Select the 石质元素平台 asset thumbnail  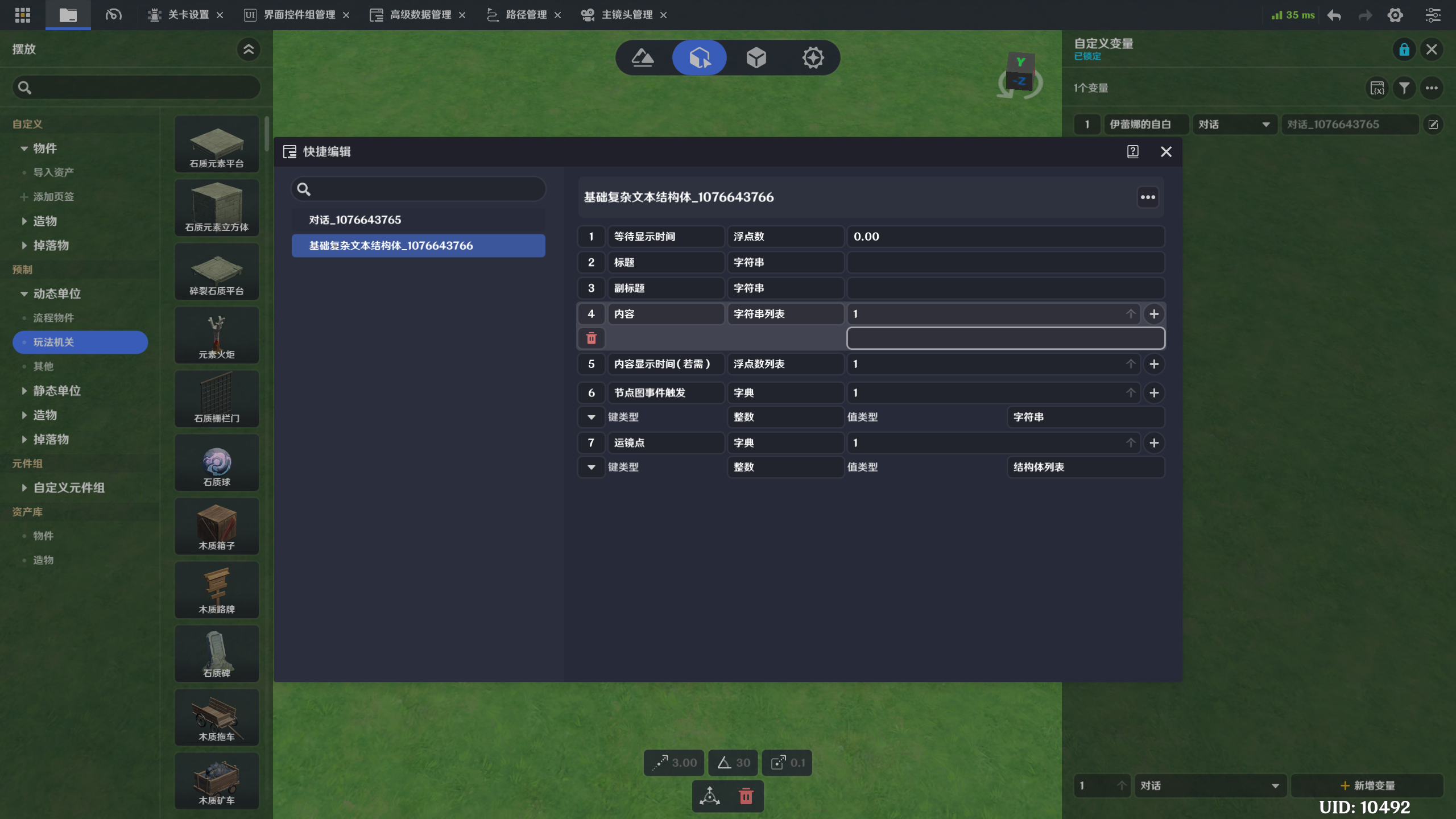pos(217,144)
